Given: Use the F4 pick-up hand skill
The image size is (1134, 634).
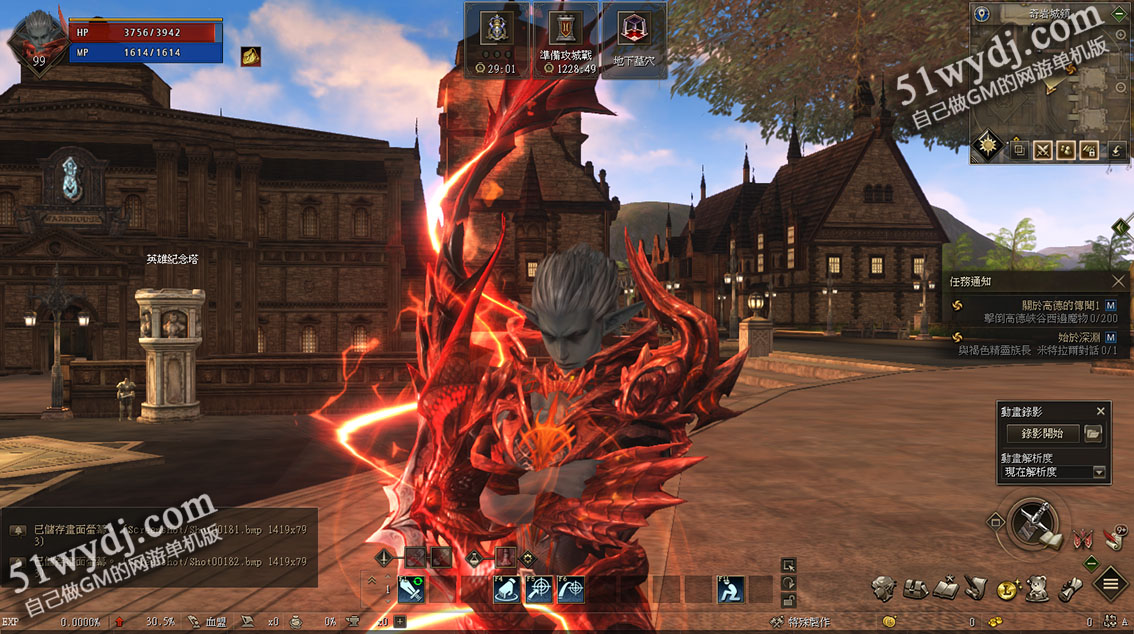Looking at the screenshot, I should [x=507, y=590].
